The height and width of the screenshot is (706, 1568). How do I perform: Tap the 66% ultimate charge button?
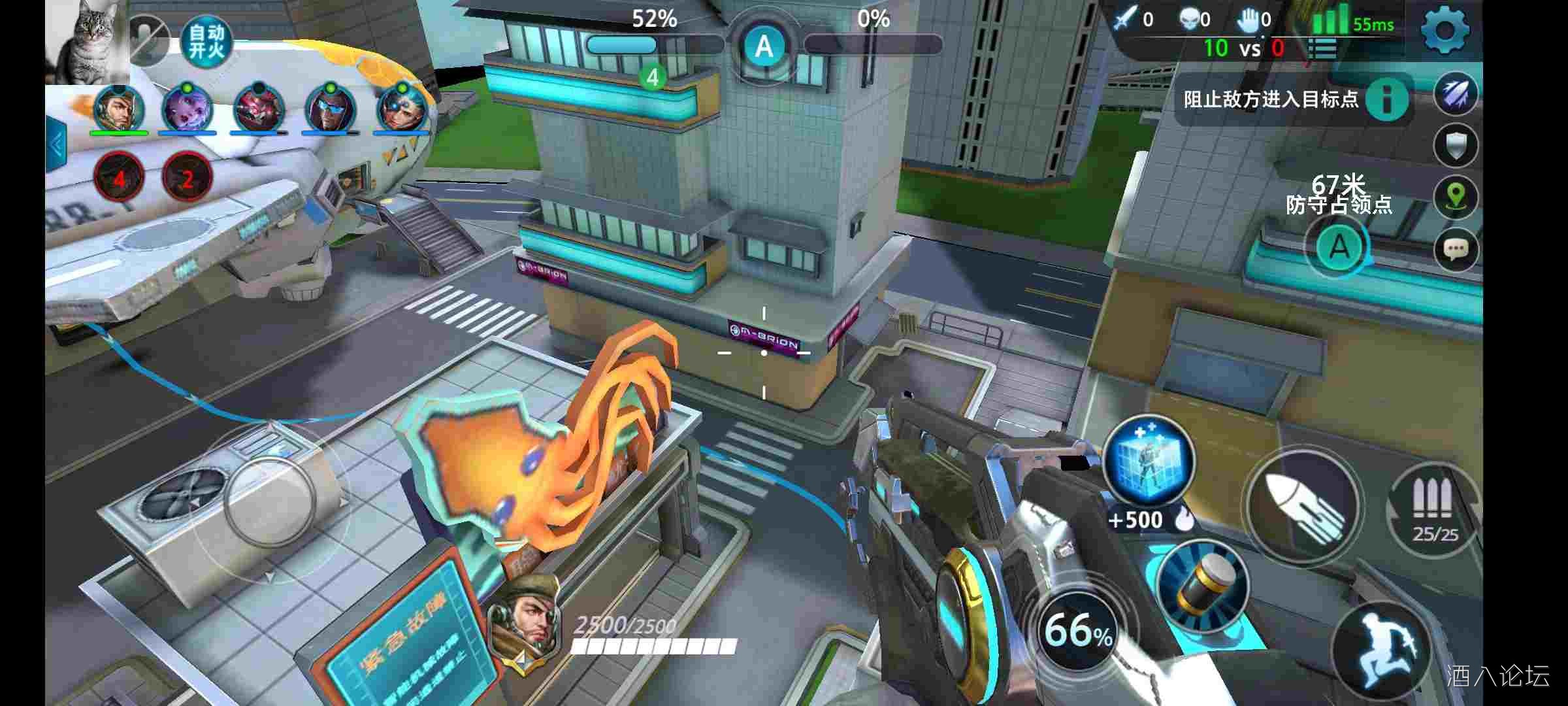click(x=1078, y=630)
